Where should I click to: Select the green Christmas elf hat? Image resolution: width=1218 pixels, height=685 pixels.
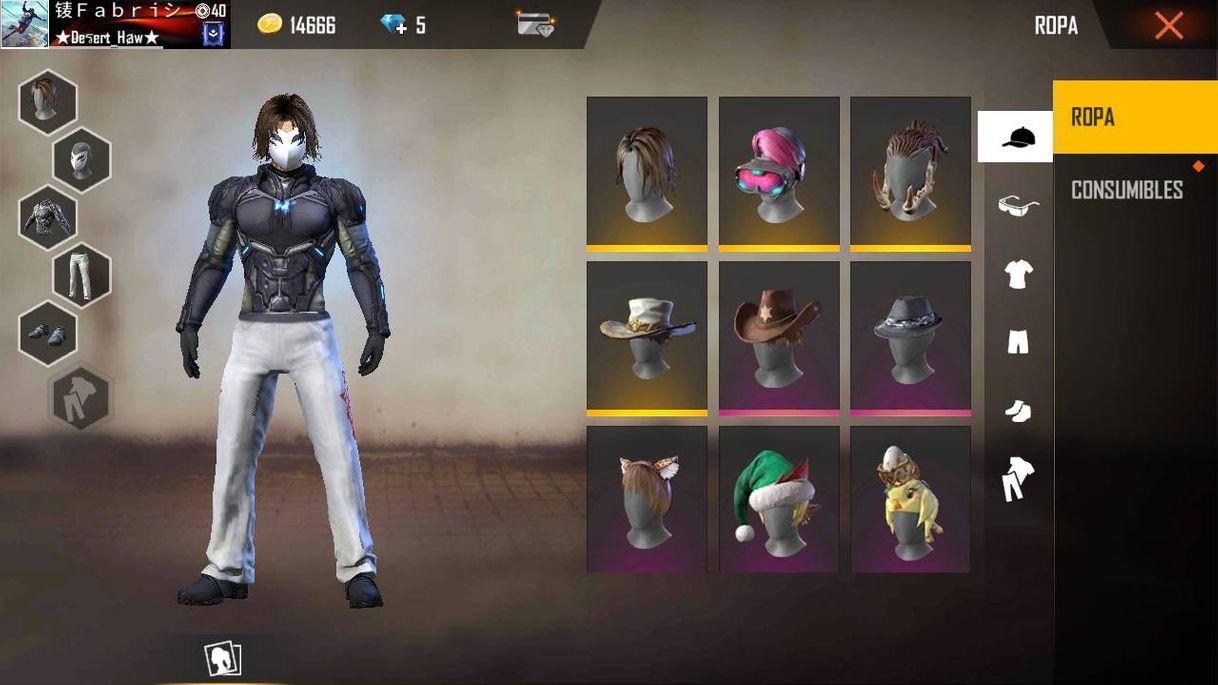[779, 499]
